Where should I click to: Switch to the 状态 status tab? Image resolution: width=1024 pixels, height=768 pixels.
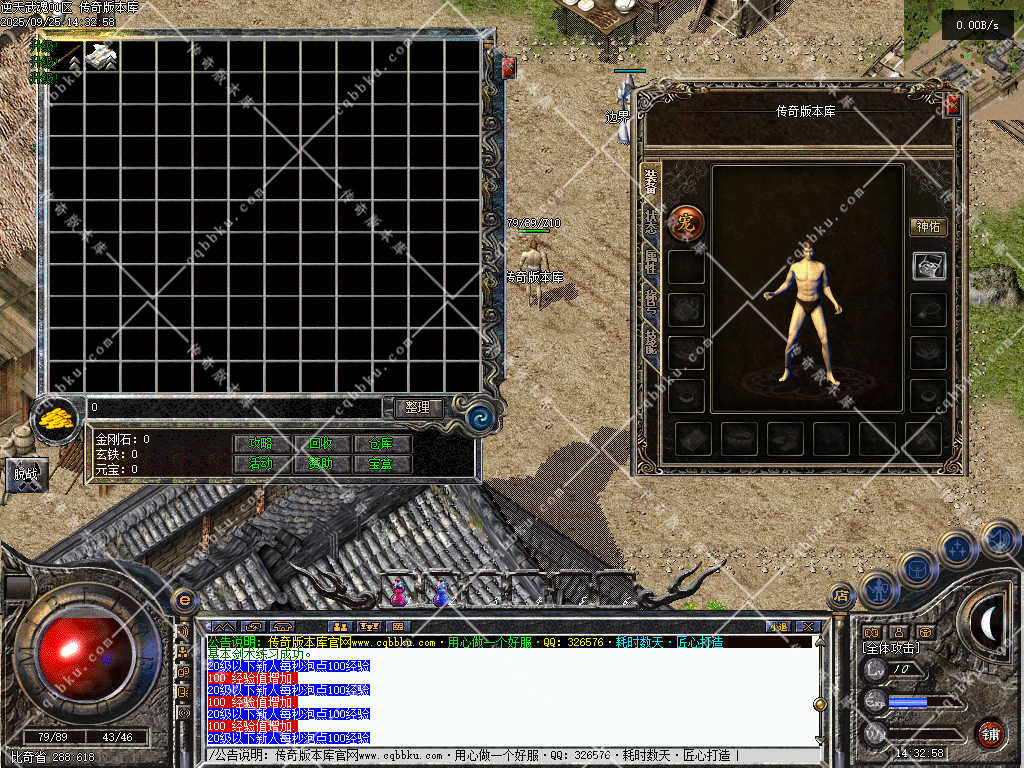pos(651,225)
